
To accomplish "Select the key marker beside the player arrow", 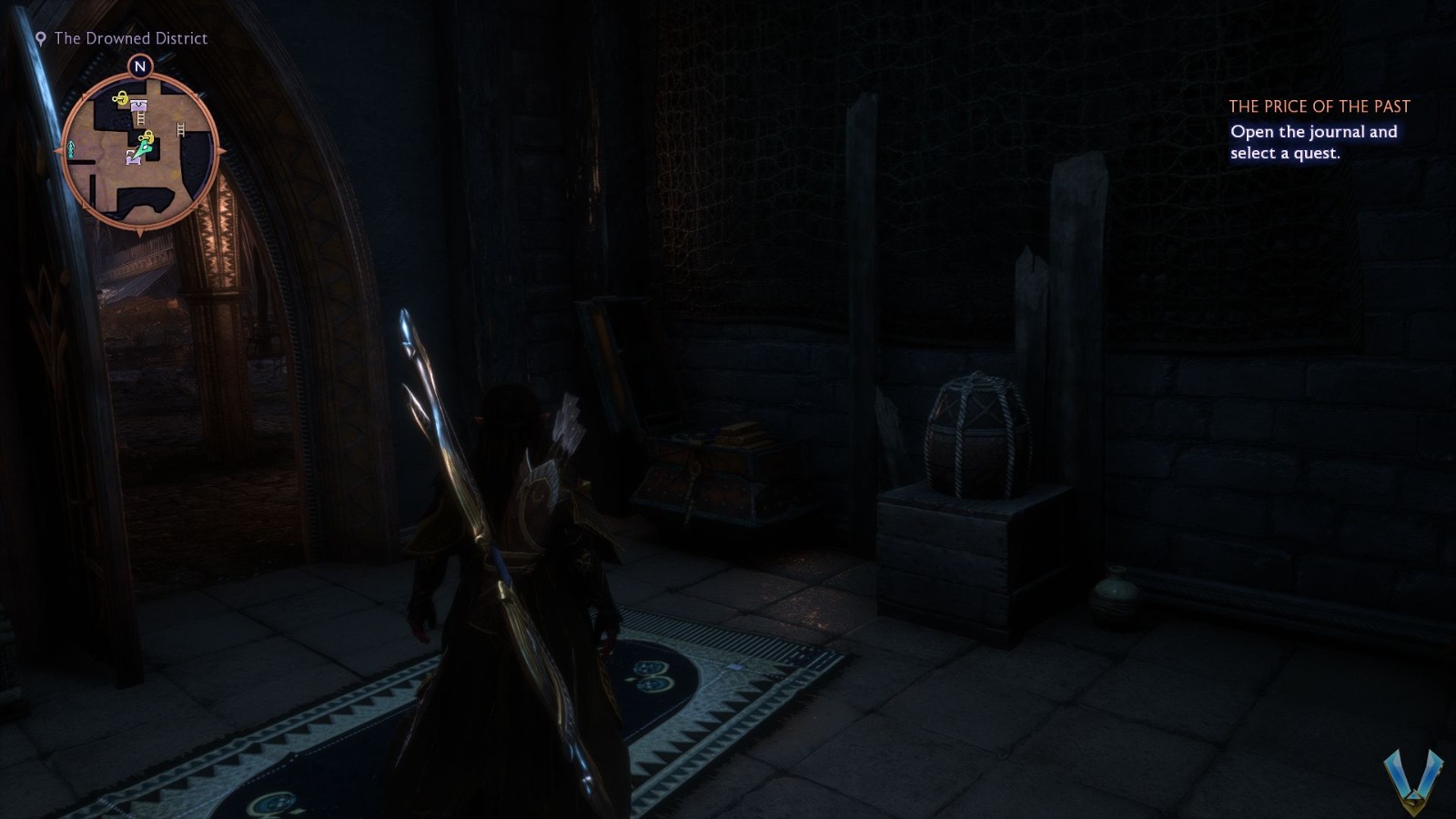I will (x=147, y=136).
